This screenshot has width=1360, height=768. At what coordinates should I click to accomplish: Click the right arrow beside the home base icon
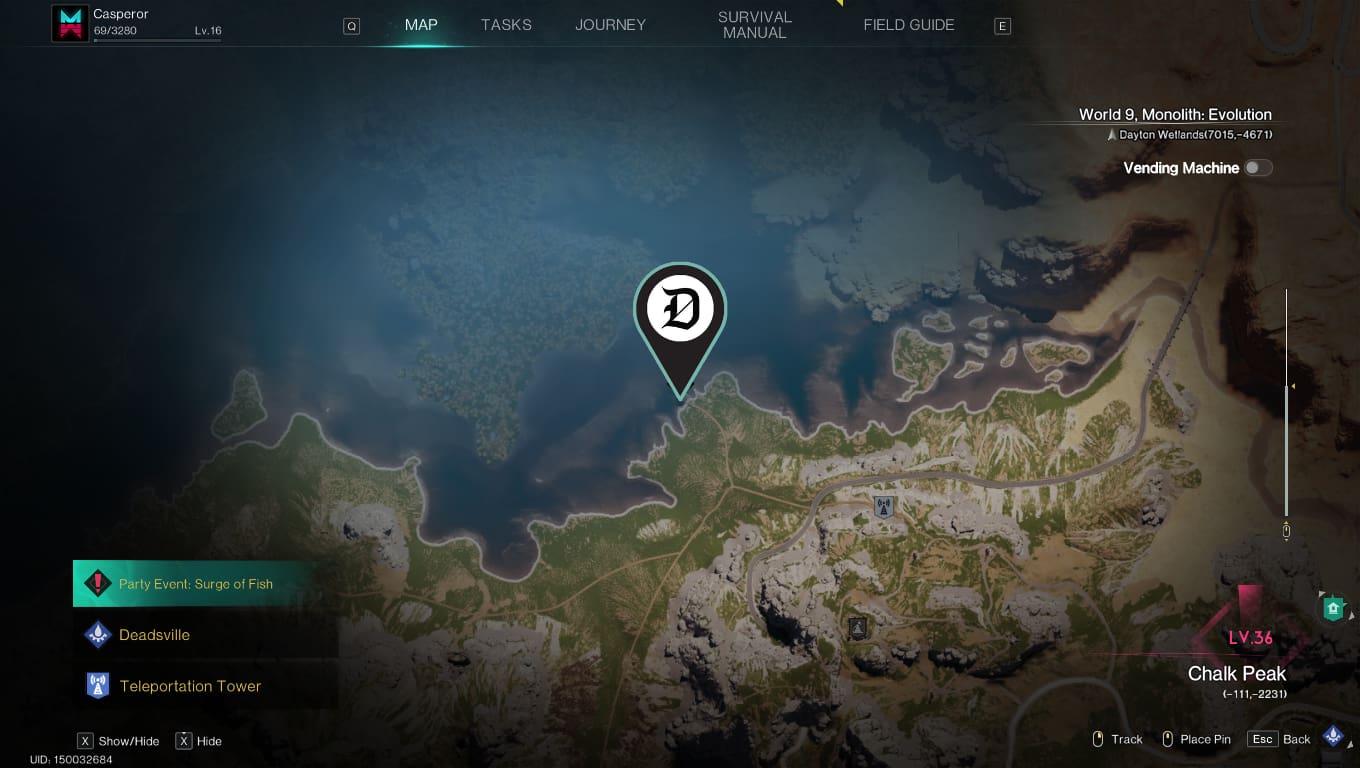1352,614
